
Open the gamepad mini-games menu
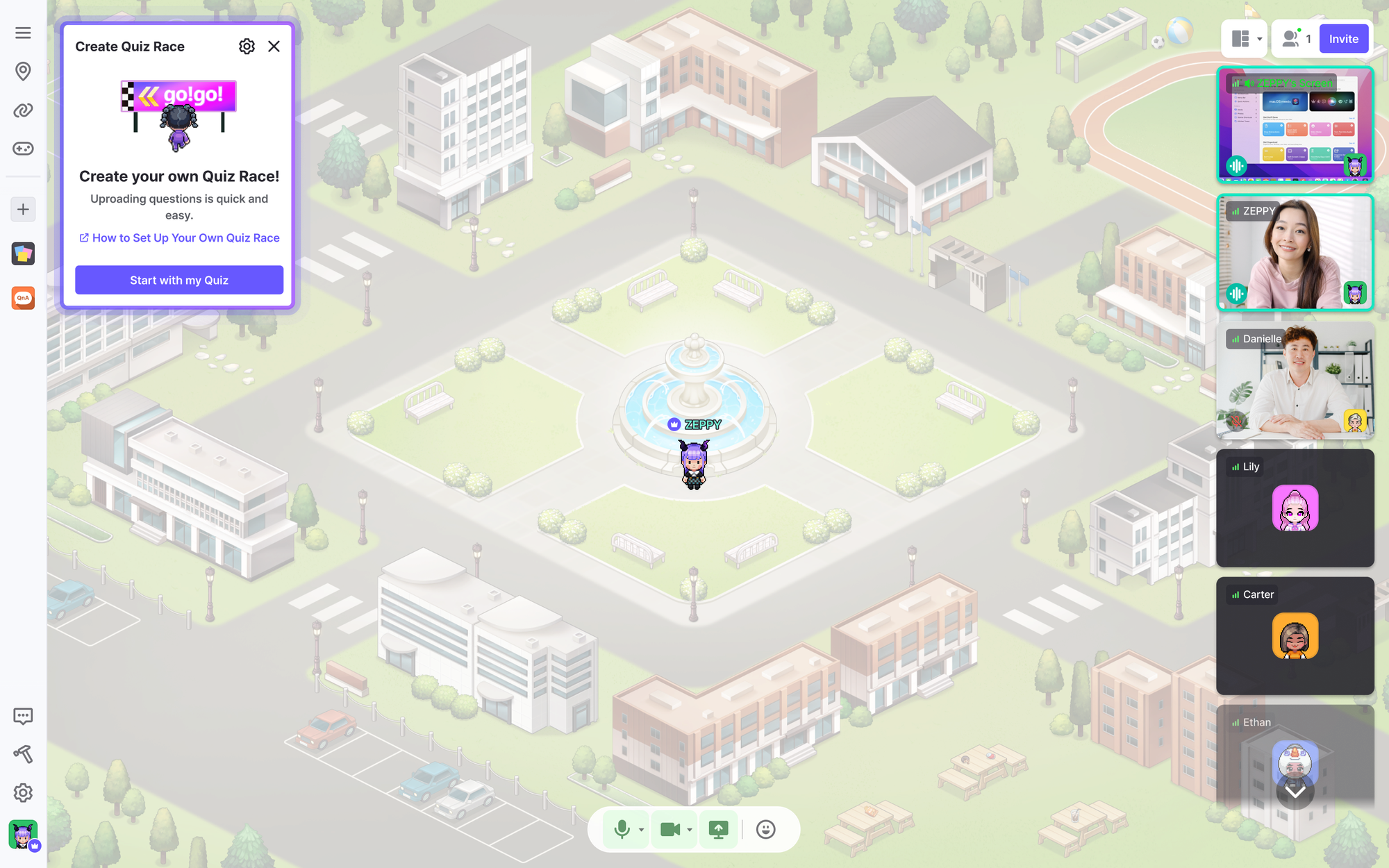23,149
